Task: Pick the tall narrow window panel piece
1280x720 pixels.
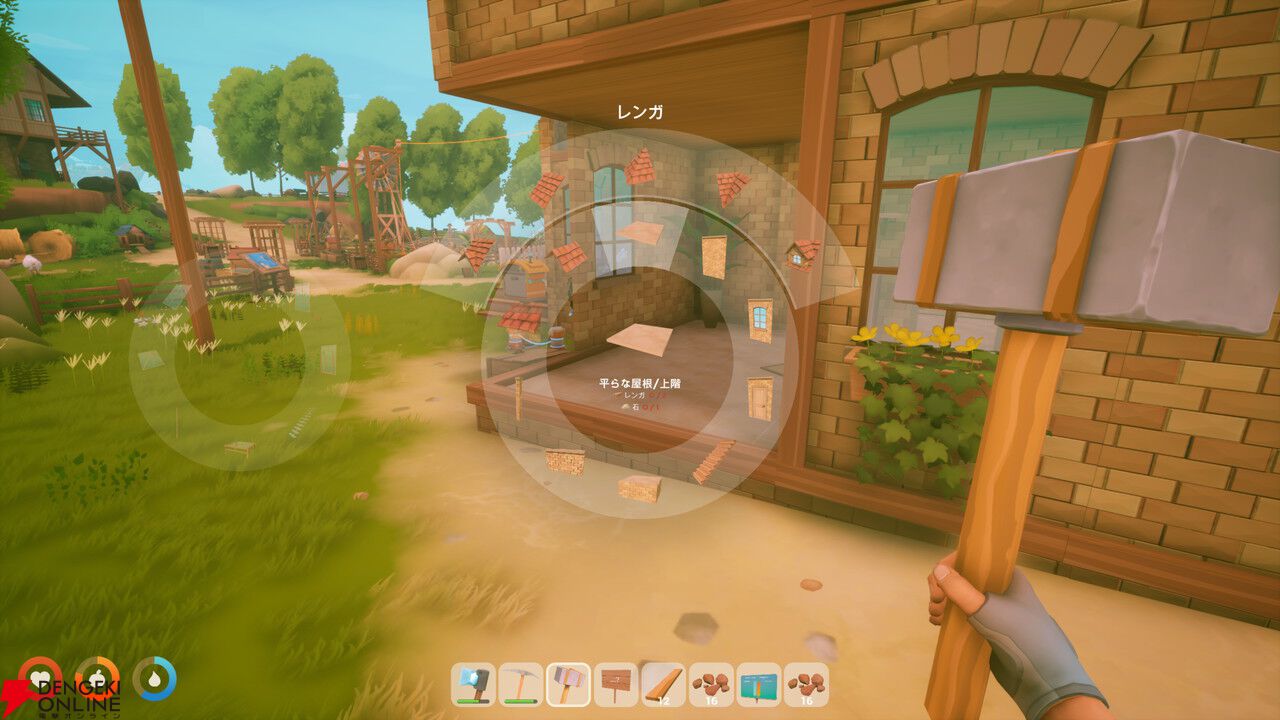Action: 713,255
